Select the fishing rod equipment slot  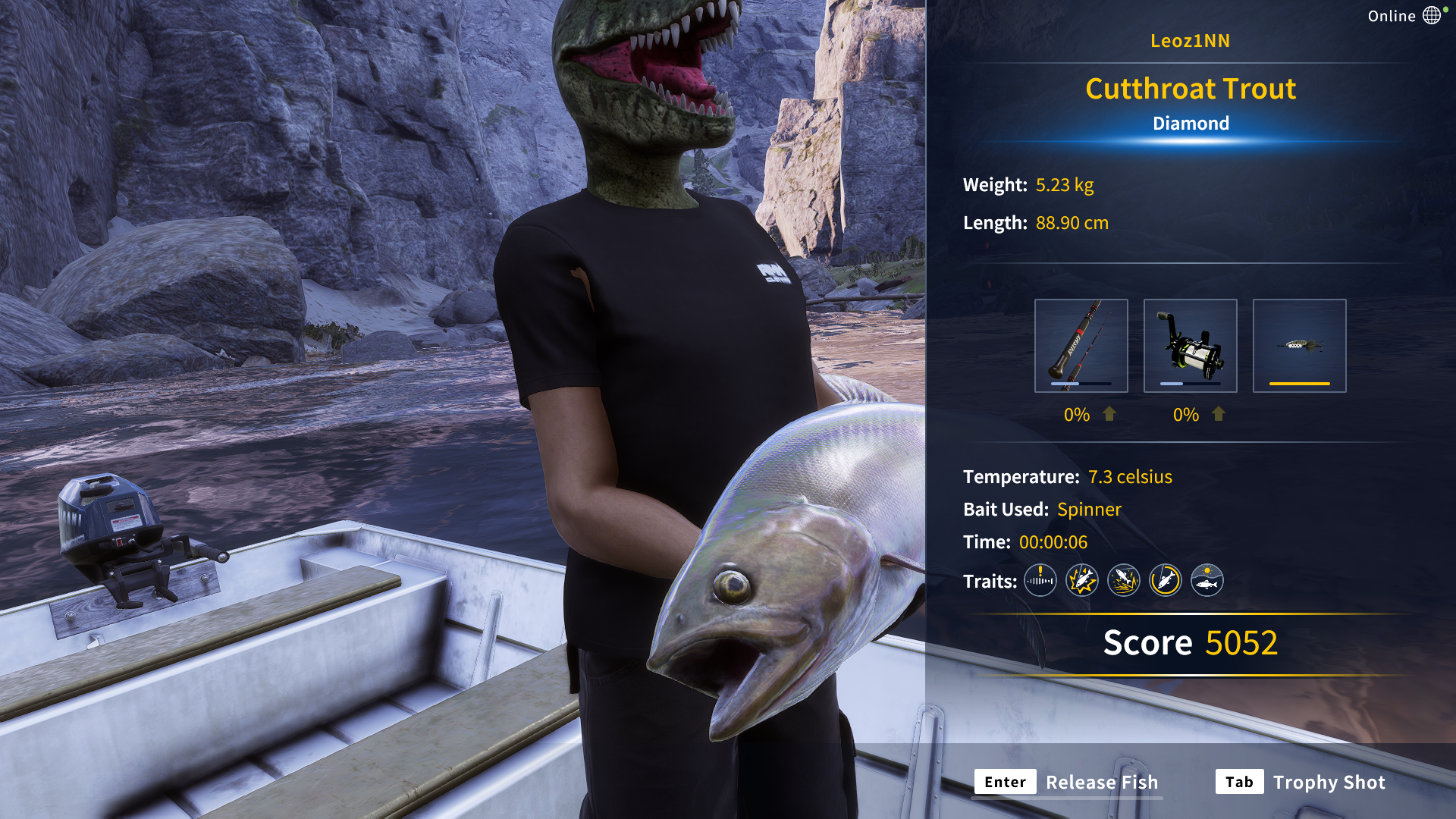(1081, 346)
